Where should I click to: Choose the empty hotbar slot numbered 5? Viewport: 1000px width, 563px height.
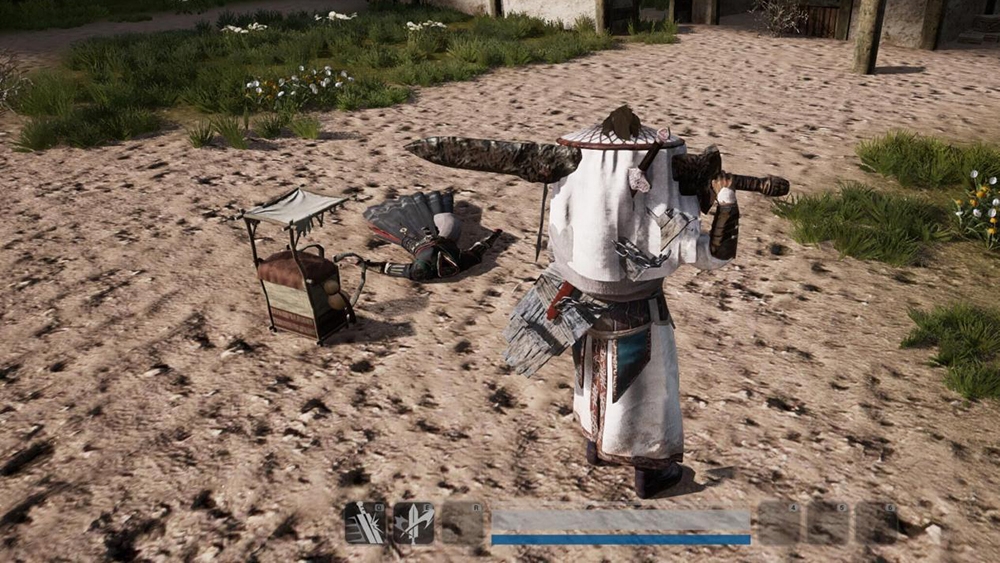point(827,523)
